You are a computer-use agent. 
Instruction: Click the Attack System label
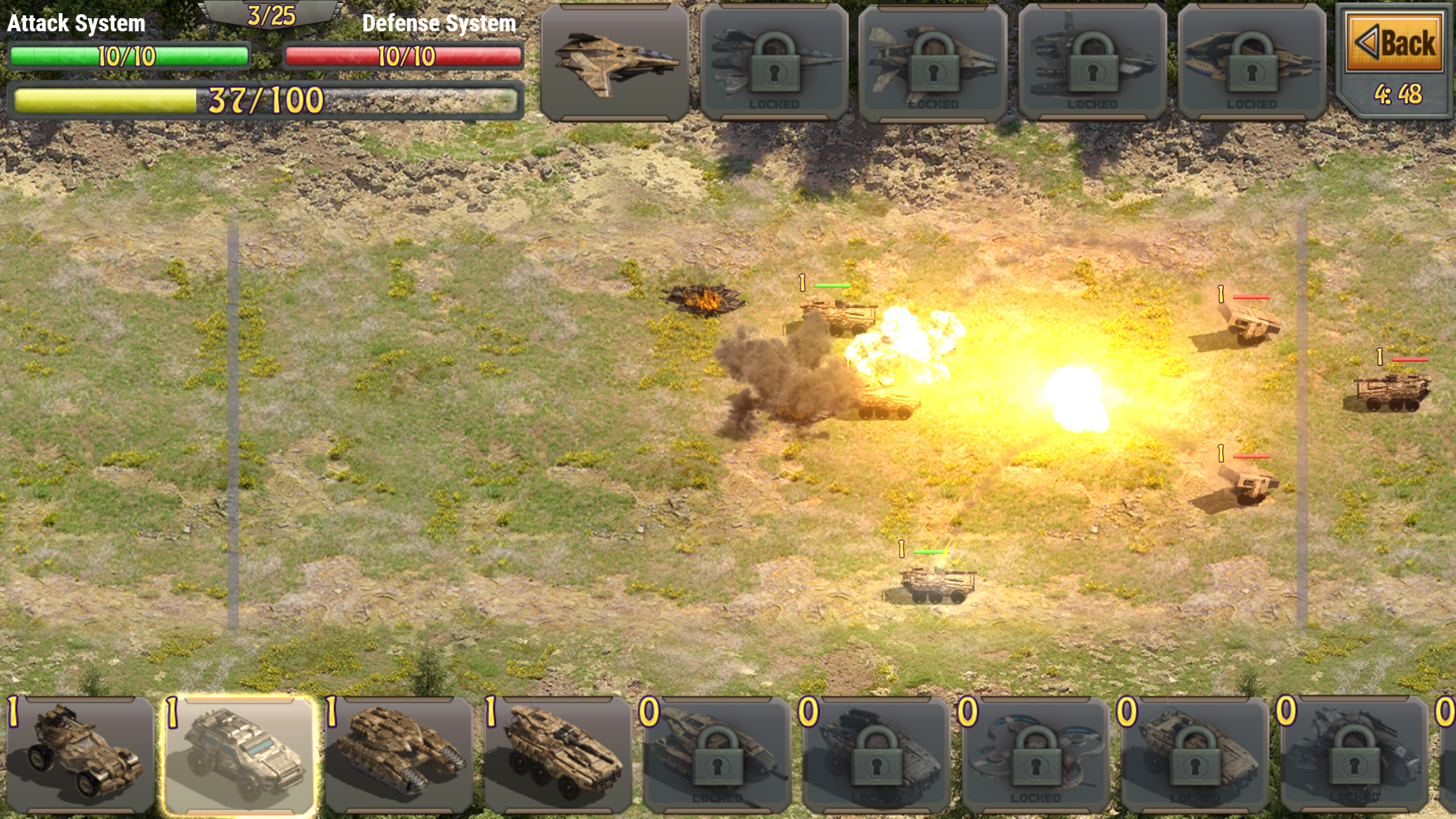click(76, 24)
